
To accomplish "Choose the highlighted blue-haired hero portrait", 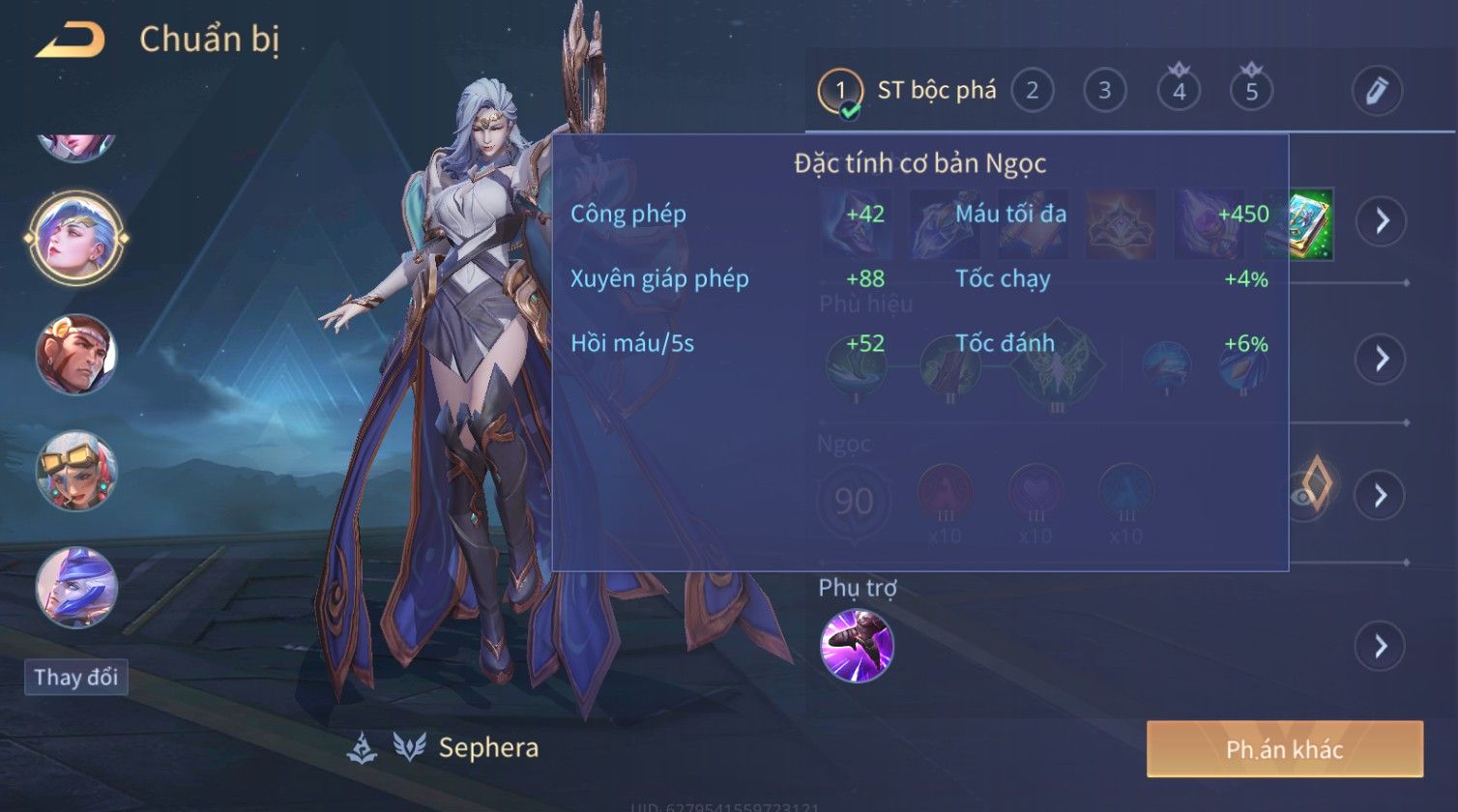I will pos(75,238).
